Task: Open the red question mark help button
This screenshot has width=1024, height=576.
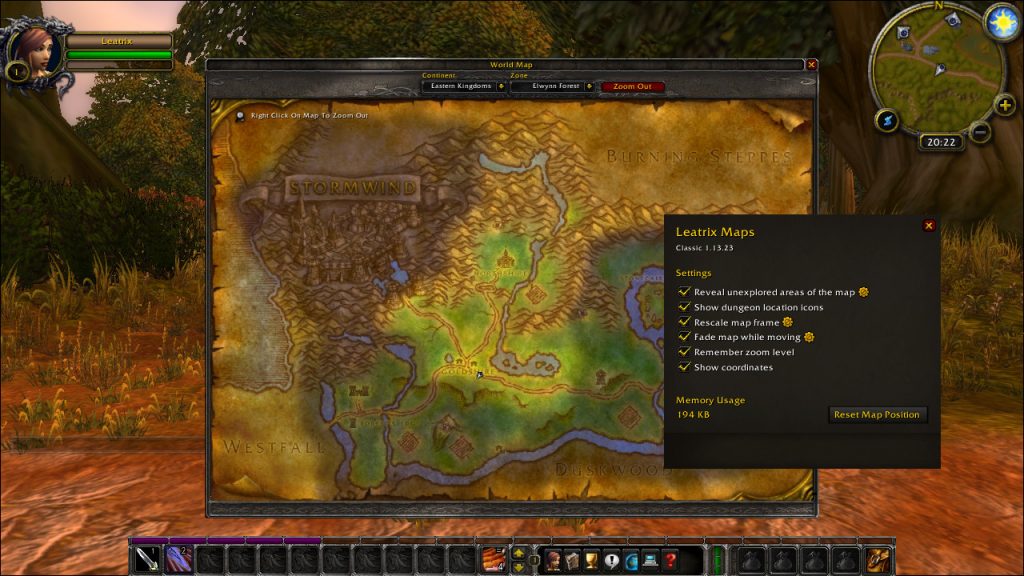Action: 670,559
